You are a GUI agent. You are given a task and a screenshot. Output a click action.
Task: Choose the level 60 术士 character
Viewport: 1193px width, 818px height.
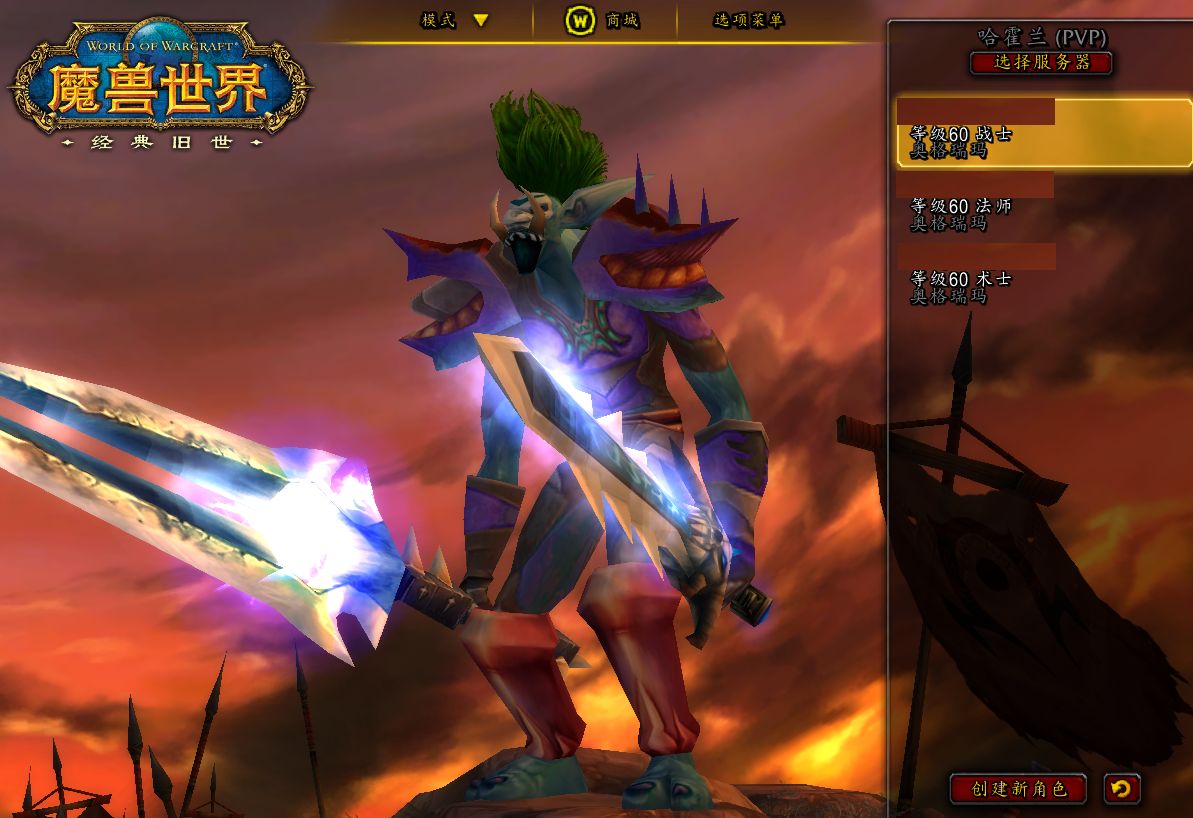[1040, 279]
